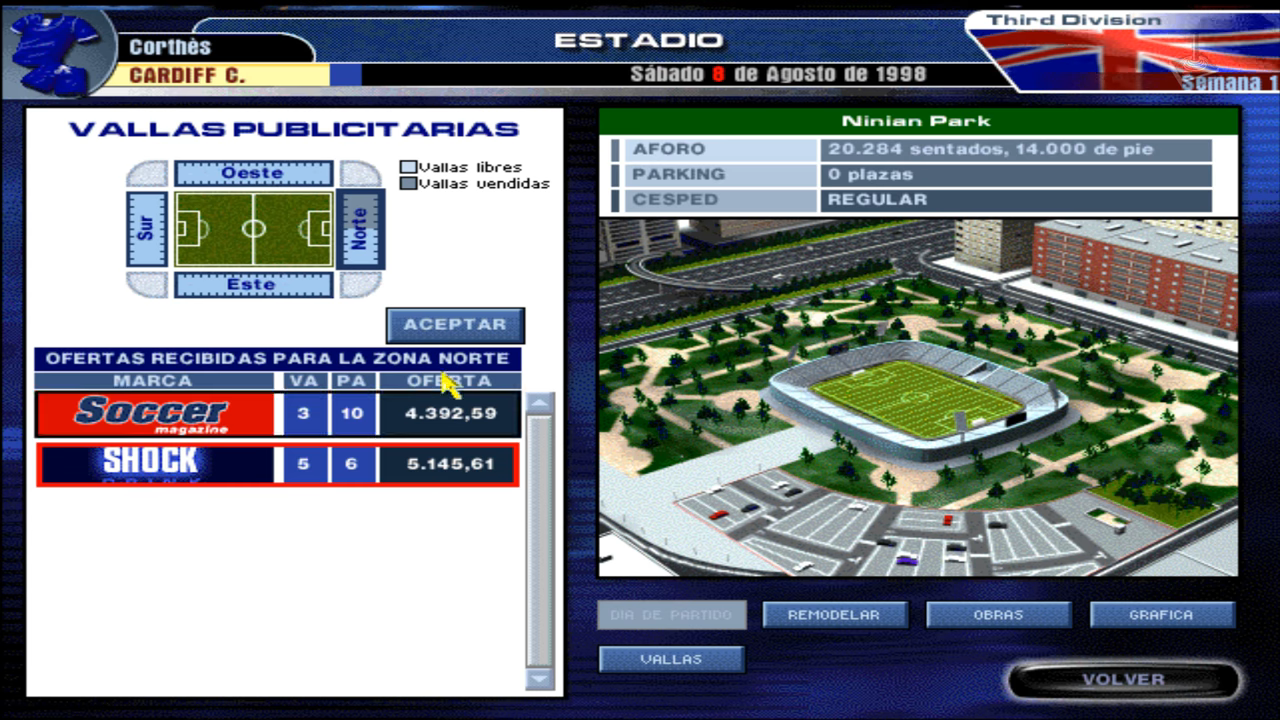
Task: Click the Vallas libres color swatch
Action: (x=410, y=169)
